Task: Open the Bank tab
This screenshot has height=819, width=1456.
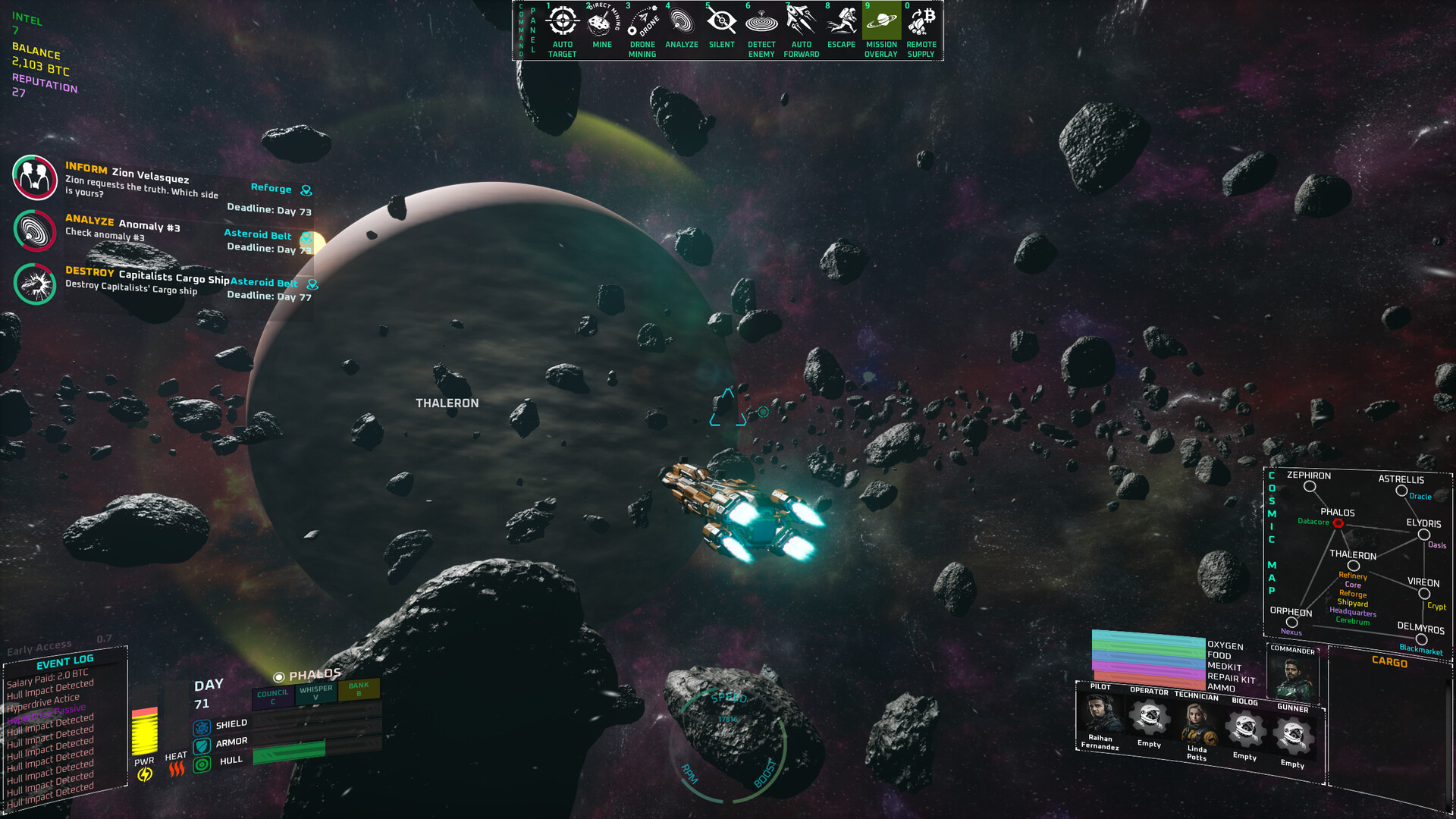Action: click(359, 689)
